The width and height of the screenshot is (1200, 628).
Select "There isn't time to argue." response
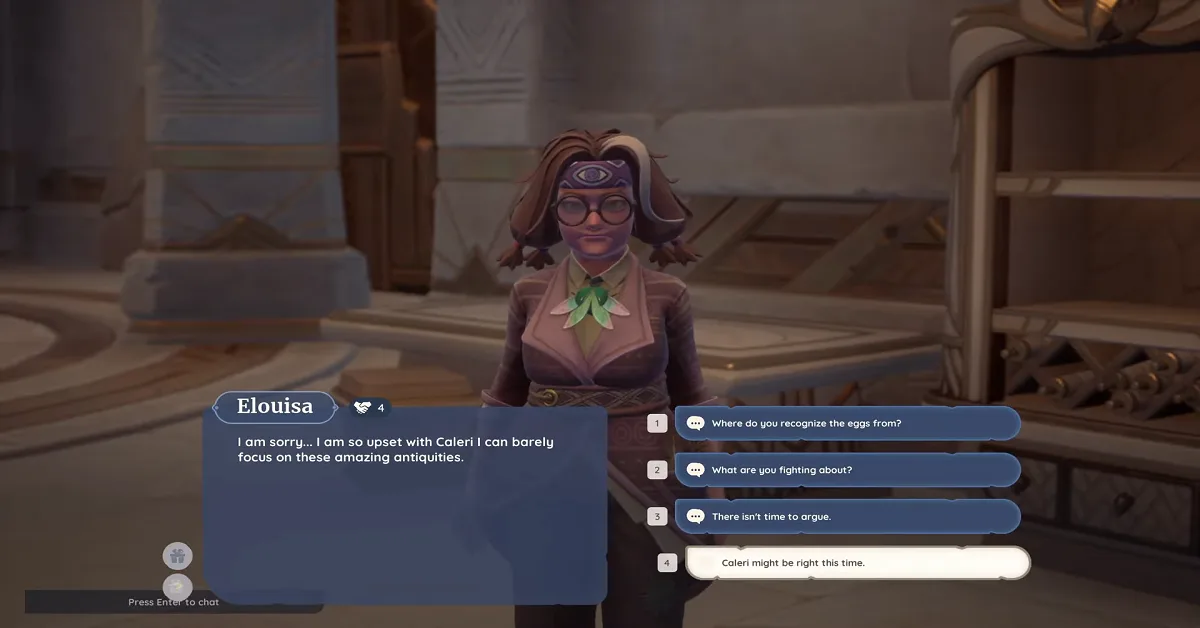(847, 516)
